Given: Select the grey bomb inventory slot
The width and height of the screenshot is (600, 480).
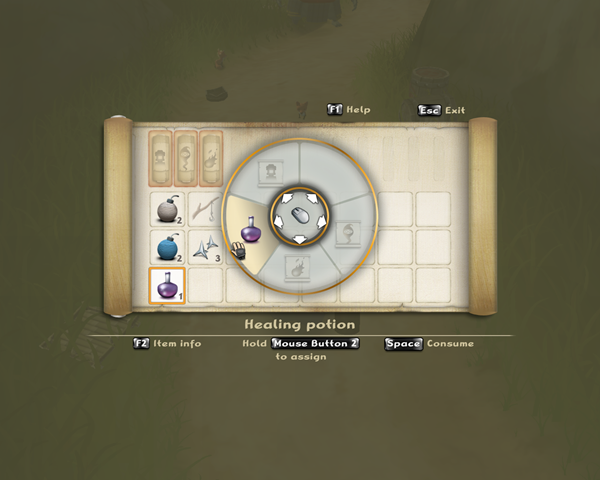Looking at the screenshot, I should click(166, 208).
